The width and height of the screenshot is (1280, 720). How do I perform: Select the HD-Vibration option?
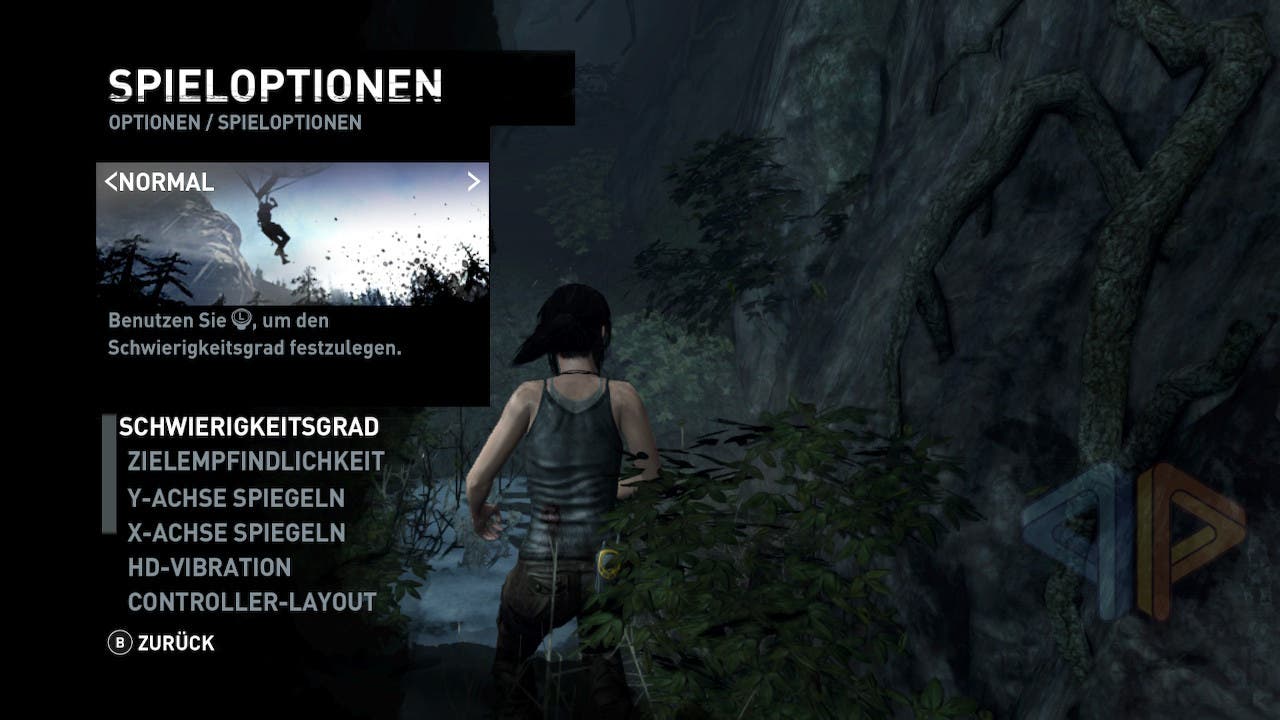click(x=209, y=567)
